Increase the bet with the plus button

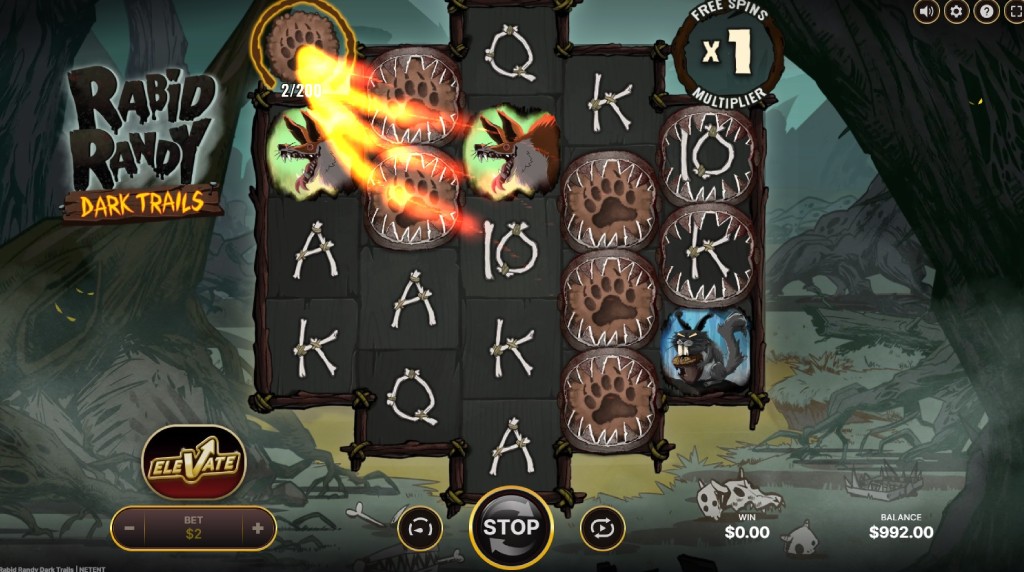point(257,528)
